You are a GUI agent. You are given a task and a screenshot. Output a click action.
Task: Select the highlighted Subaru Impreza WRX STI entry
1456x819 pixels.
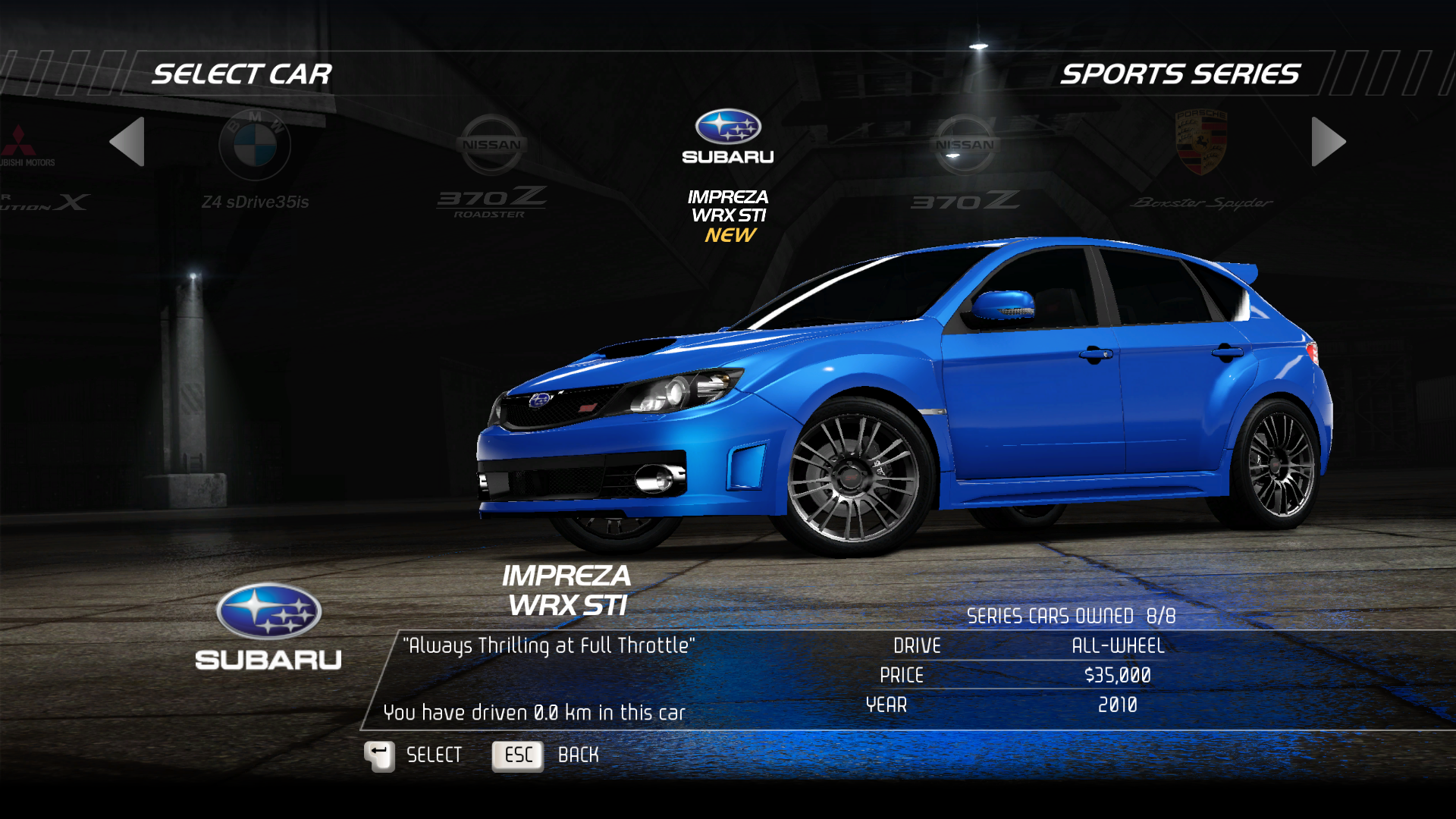point(728,174)
